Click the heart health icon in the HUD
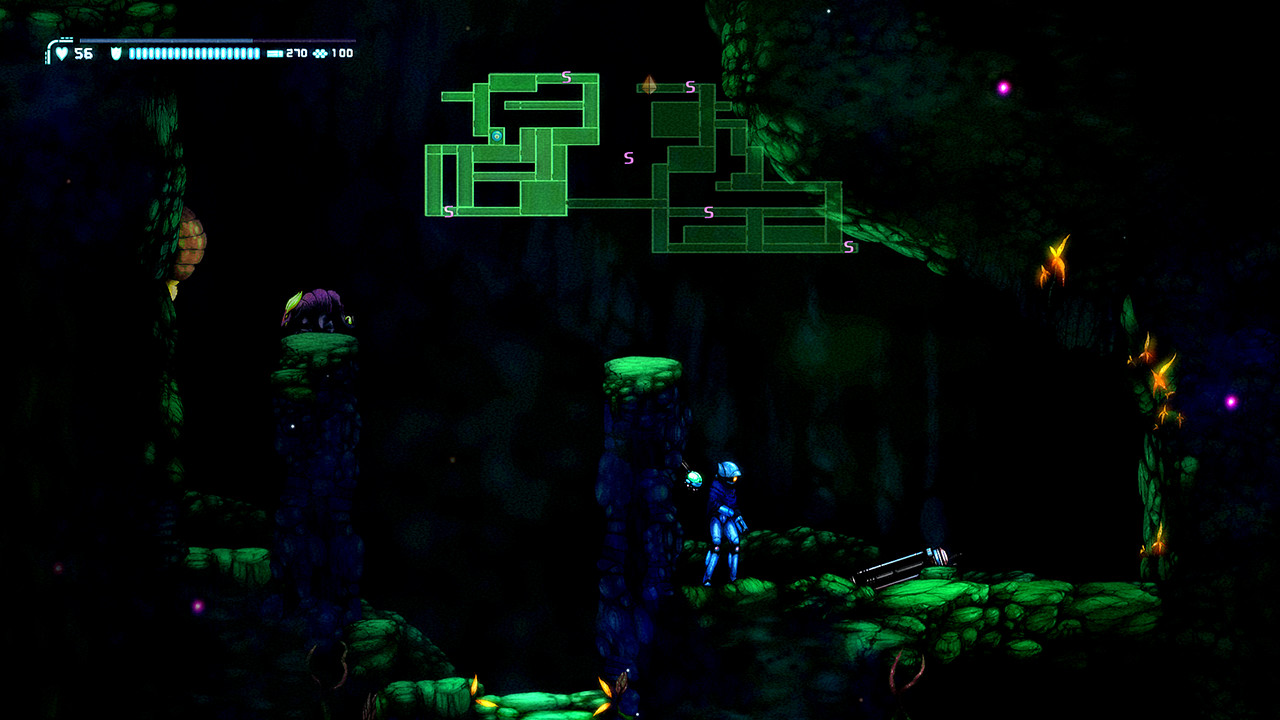This screenshot has height=720, width=1280. coord(62,53)
